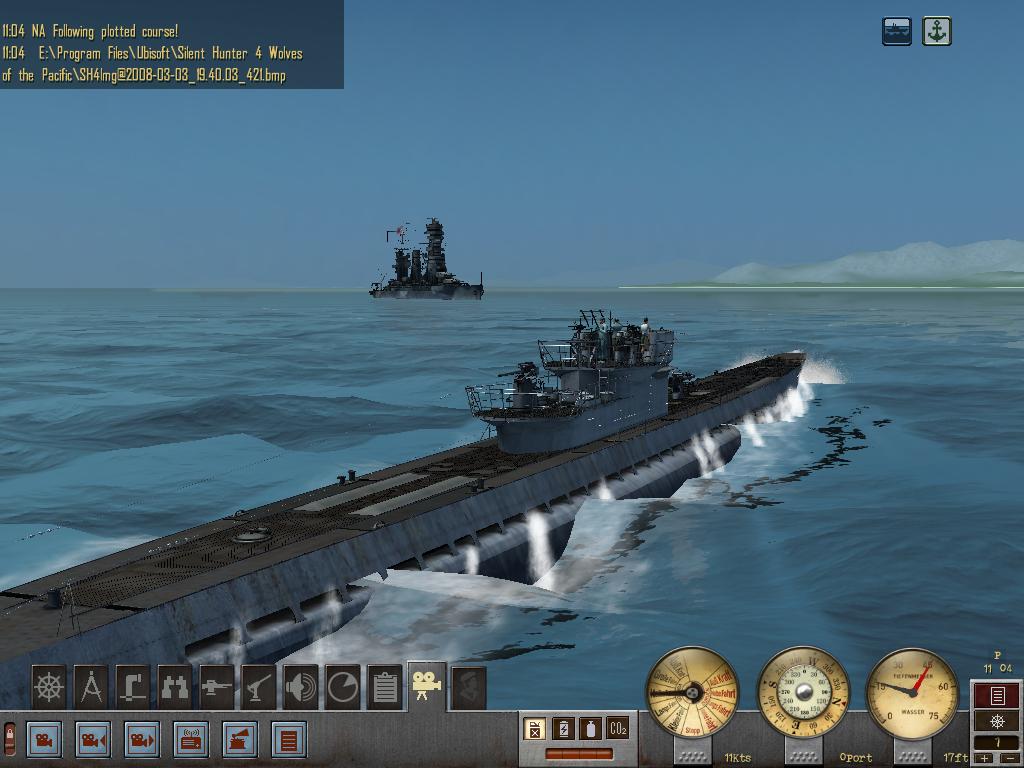The width and height of the screenshot is (1024, 768).
Task: Open the clipboard captain's log
Action: 385,688
